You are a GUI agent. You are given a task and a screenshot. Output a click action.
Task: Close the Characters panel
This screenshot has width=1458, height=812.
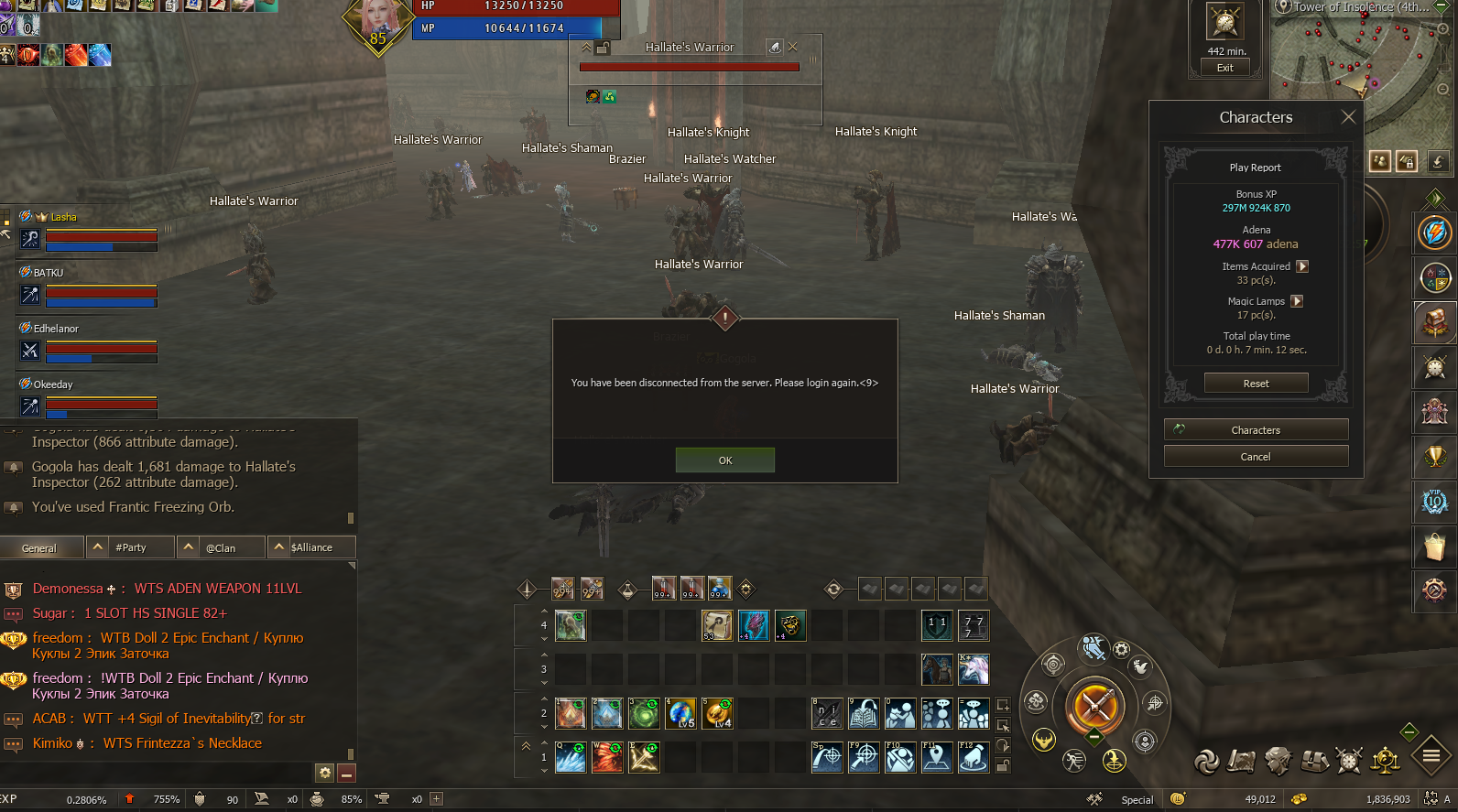point(1347,117)
